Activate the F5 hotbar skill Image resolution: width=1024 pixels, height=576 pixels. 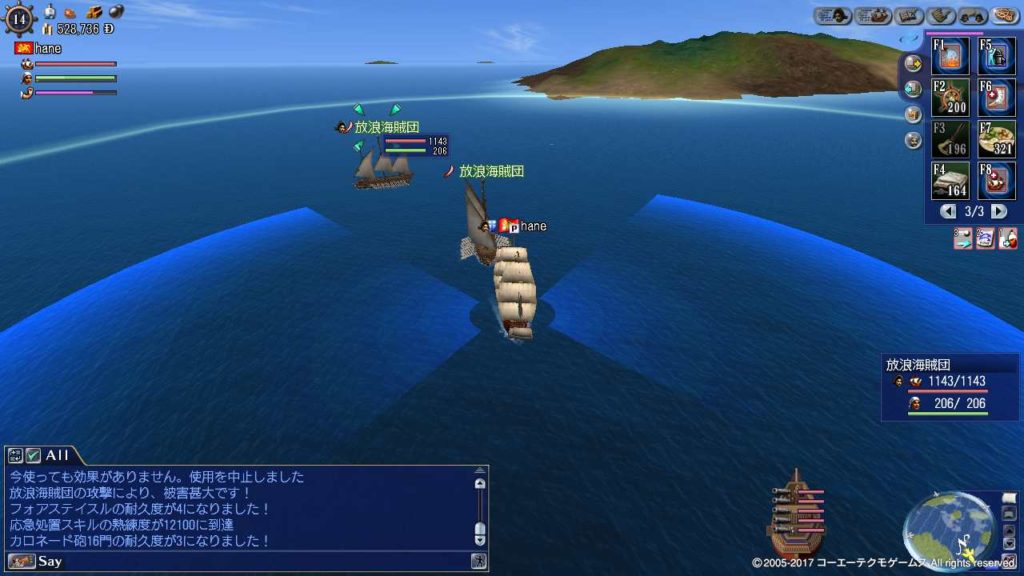(997, 56)
